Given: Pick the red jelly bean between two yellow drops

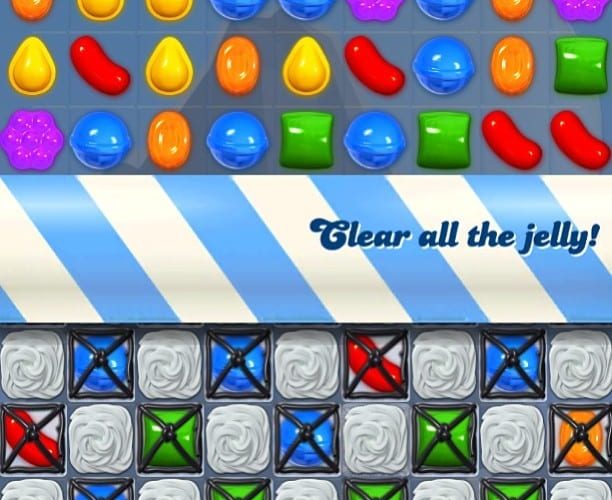Looking at the screenshot, I should coord(100,63).
